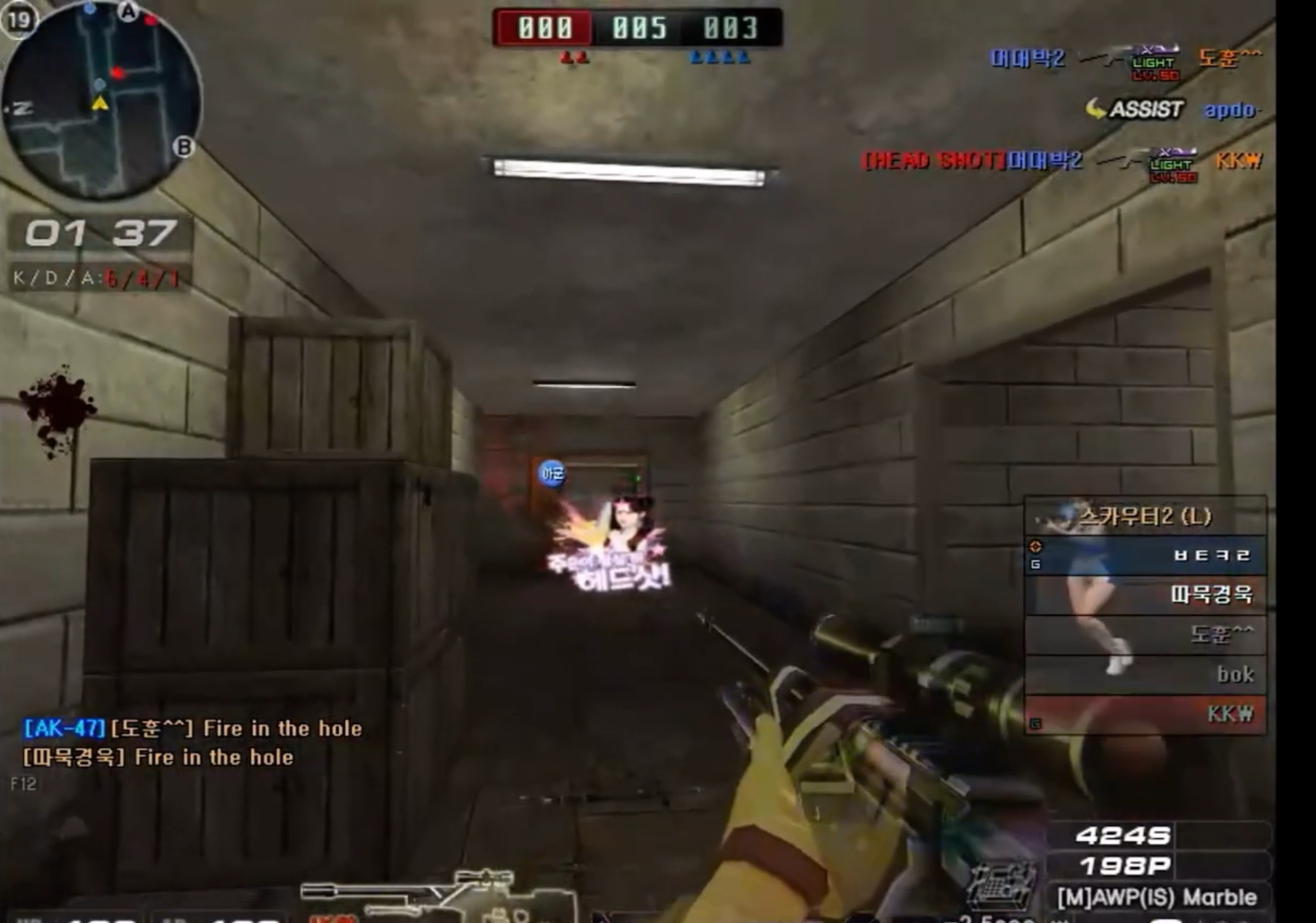Screen dimensions: 1316x923
Task: Click the AK-47 chat message from 도훈^^
Action: click(192, 728)
